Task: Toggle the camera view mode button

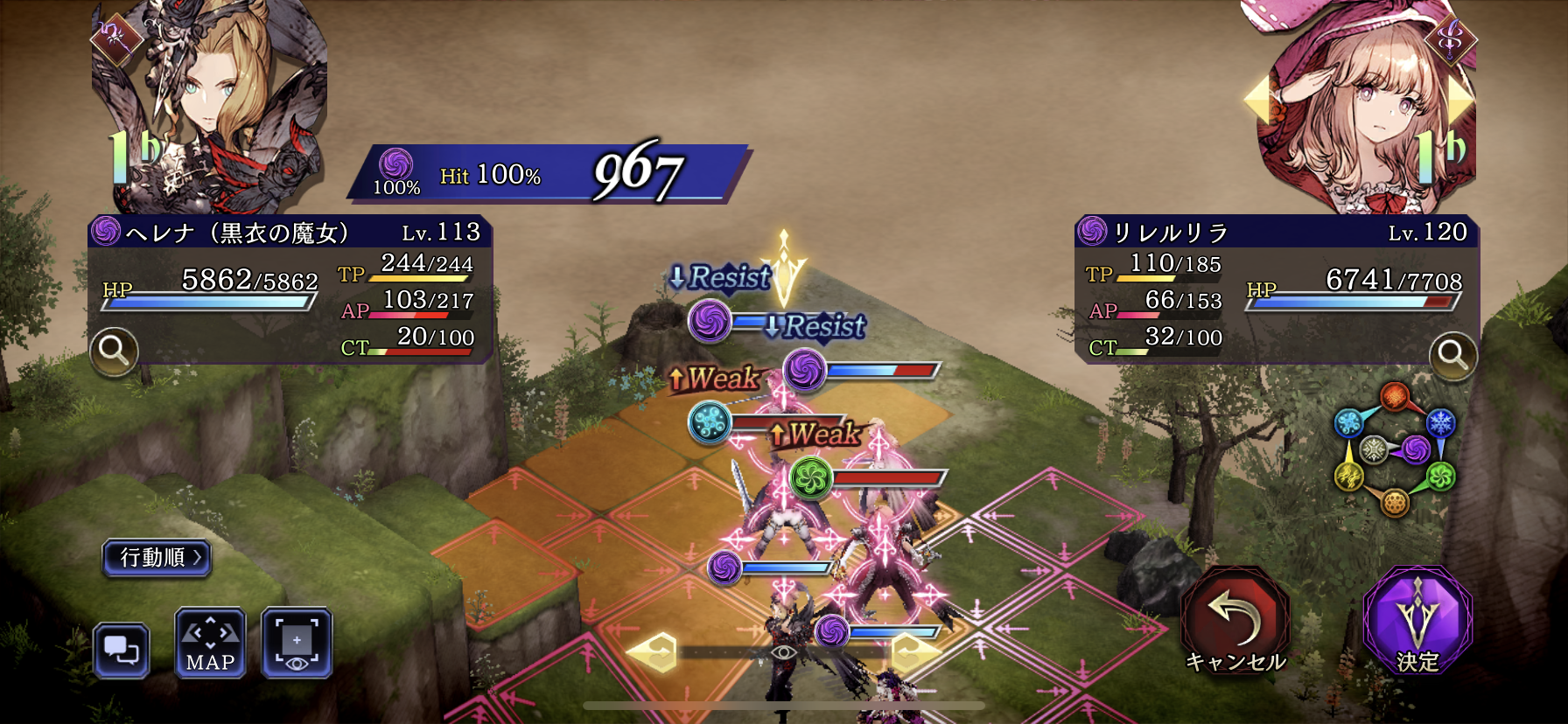Action: (297, 644)
